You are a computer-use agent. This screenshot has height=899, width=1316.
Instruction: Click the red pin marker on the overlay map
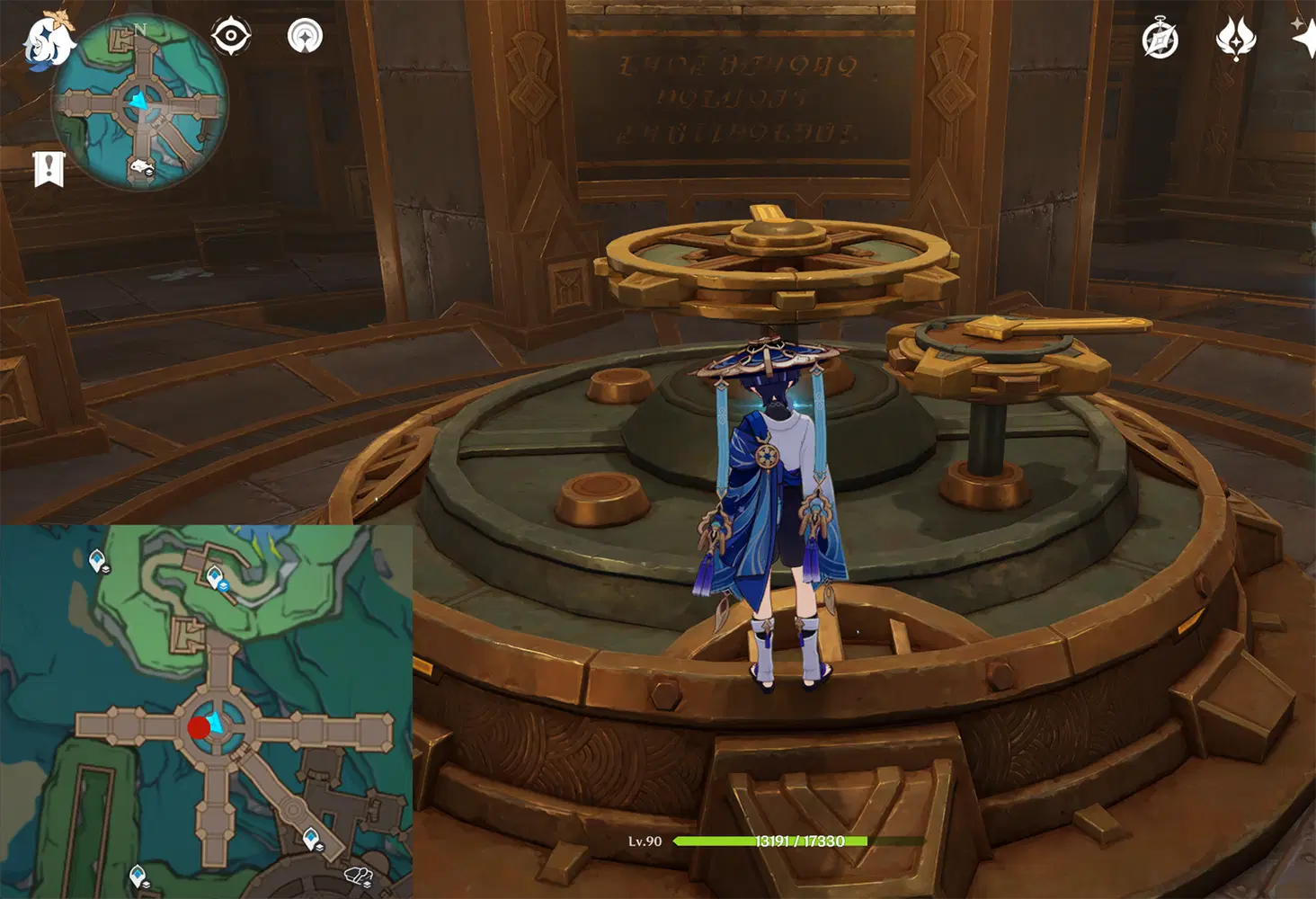coord(199,726)
